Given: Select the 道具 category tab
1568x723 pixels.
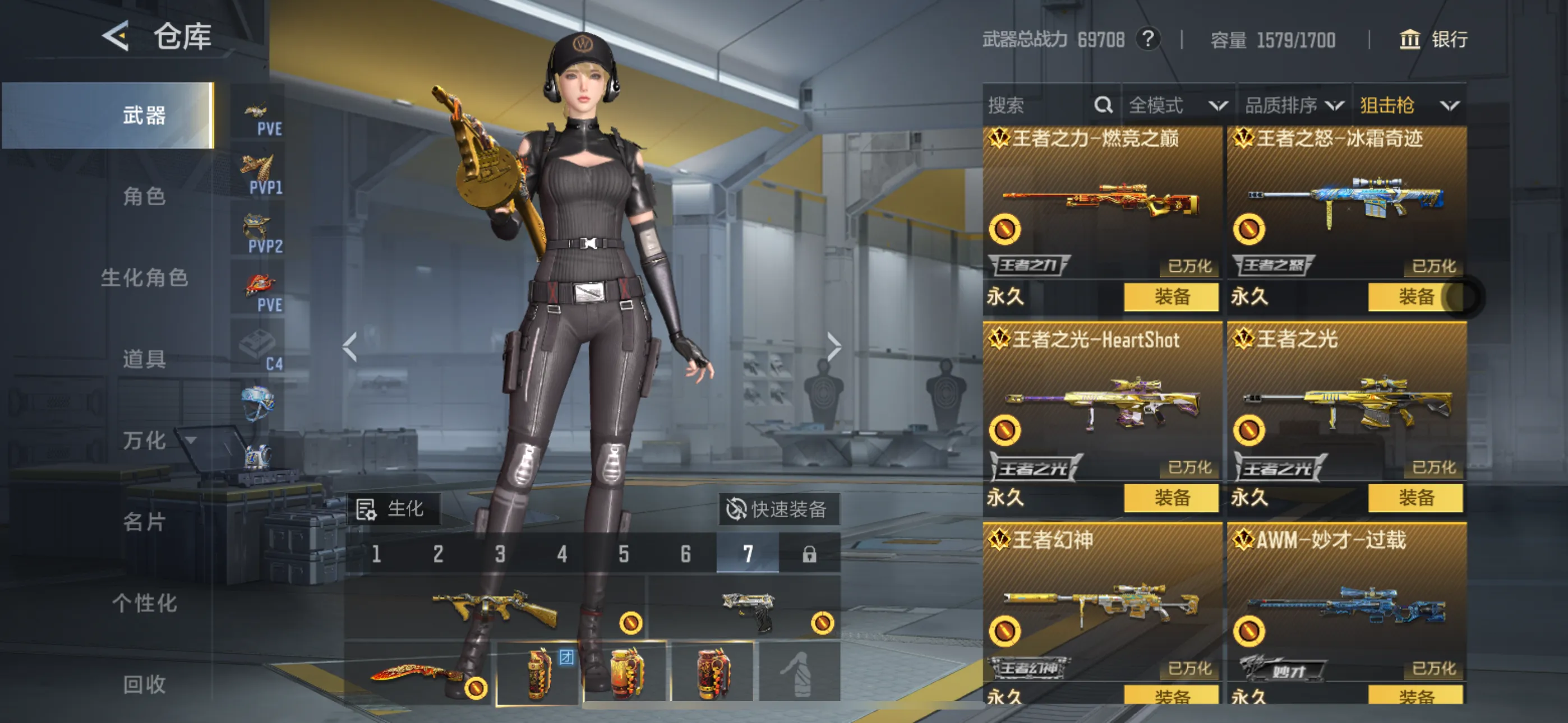Looking at the screenshot, I should pyautogui.click(x=144, y=359).
